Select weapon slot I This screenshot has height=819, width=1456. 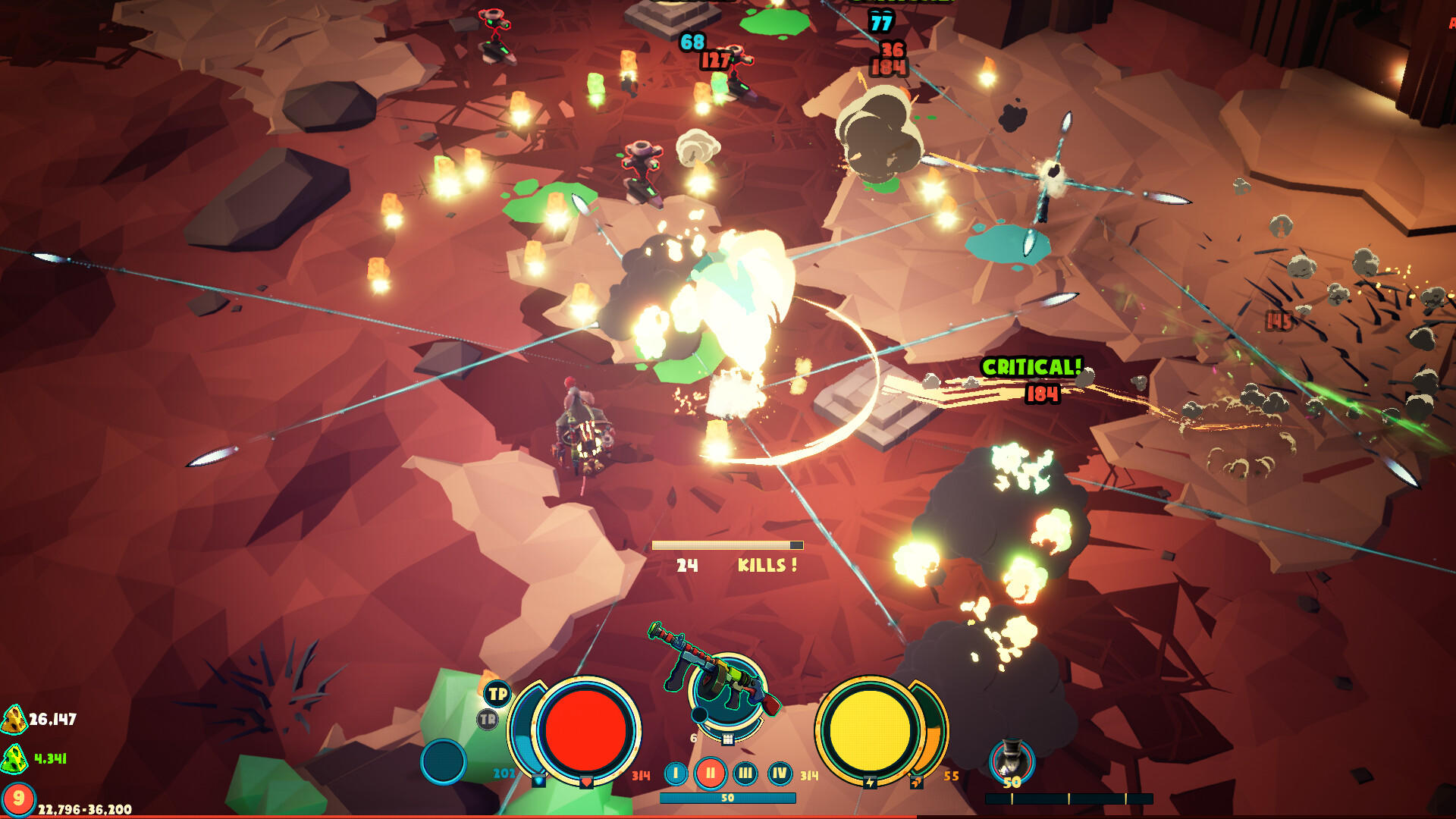point(676,773)
